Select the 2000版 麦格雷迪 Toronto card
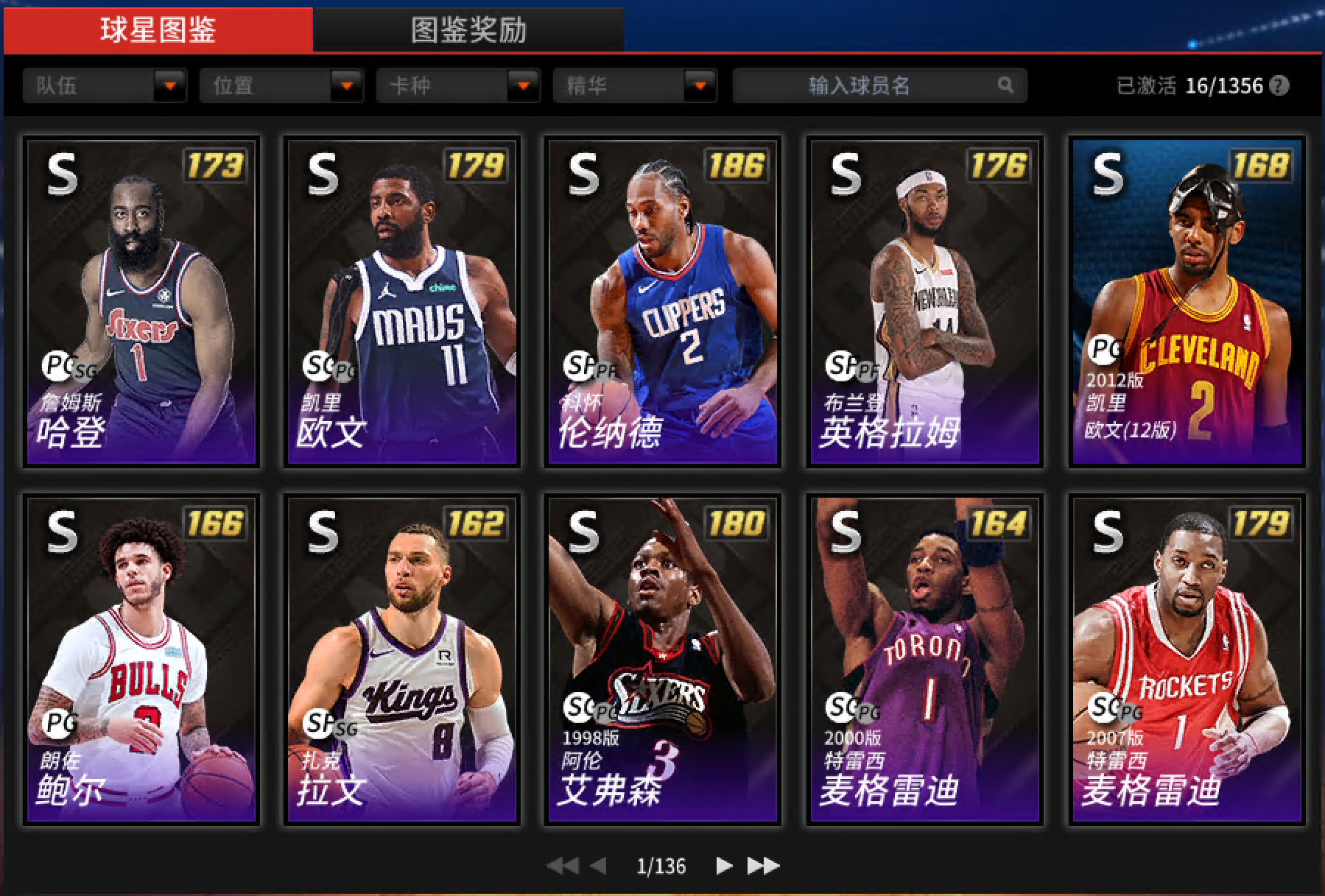This screenshot has height=896, width=1325. point(924,660)
